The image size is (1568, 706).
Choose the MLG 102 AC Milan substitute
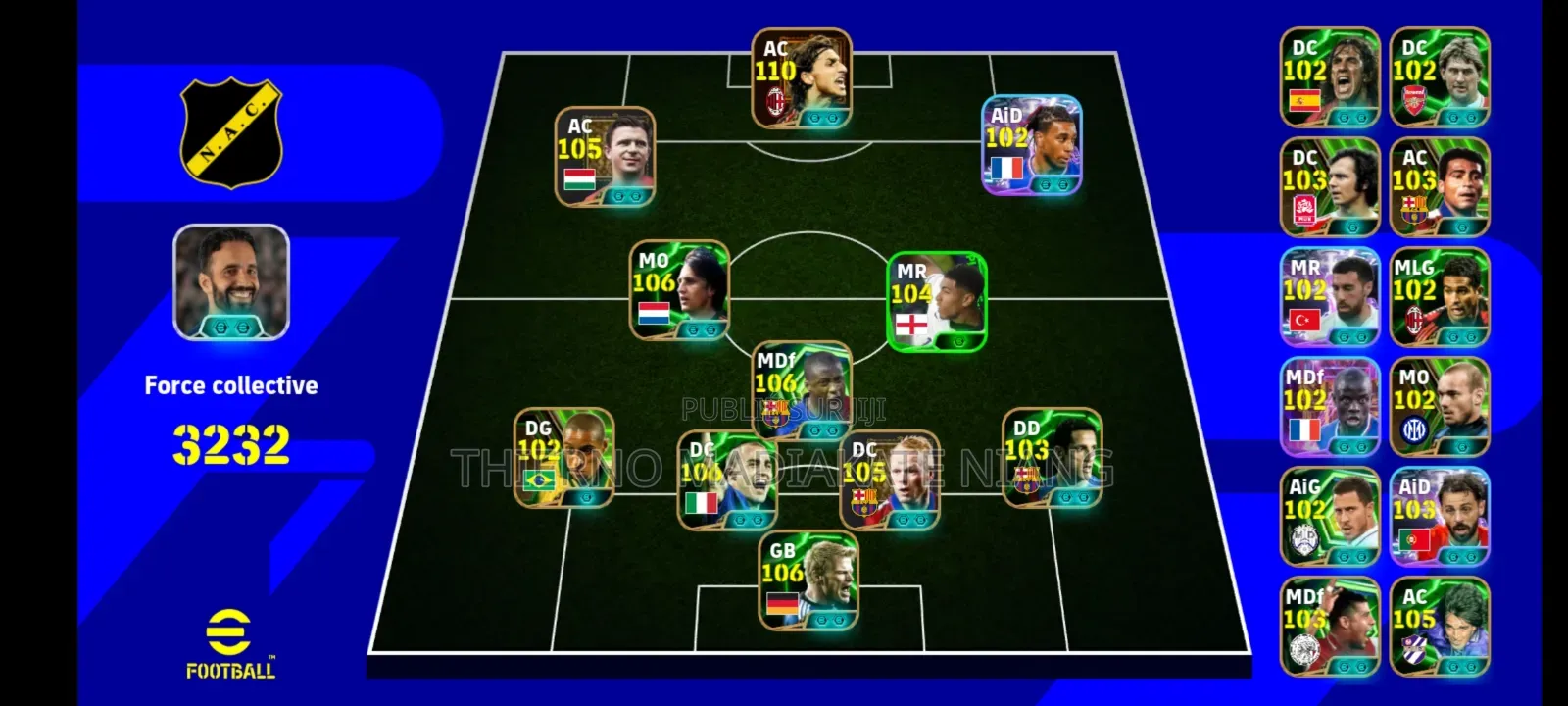point(1440,297)
